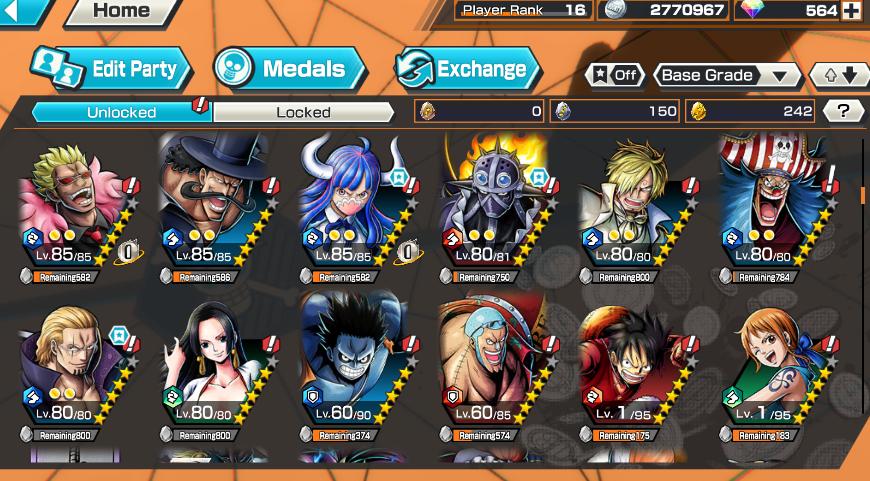This screenshot has width=870, height=481.
Task: Show help with the question mark button
Action: point(843,111)
